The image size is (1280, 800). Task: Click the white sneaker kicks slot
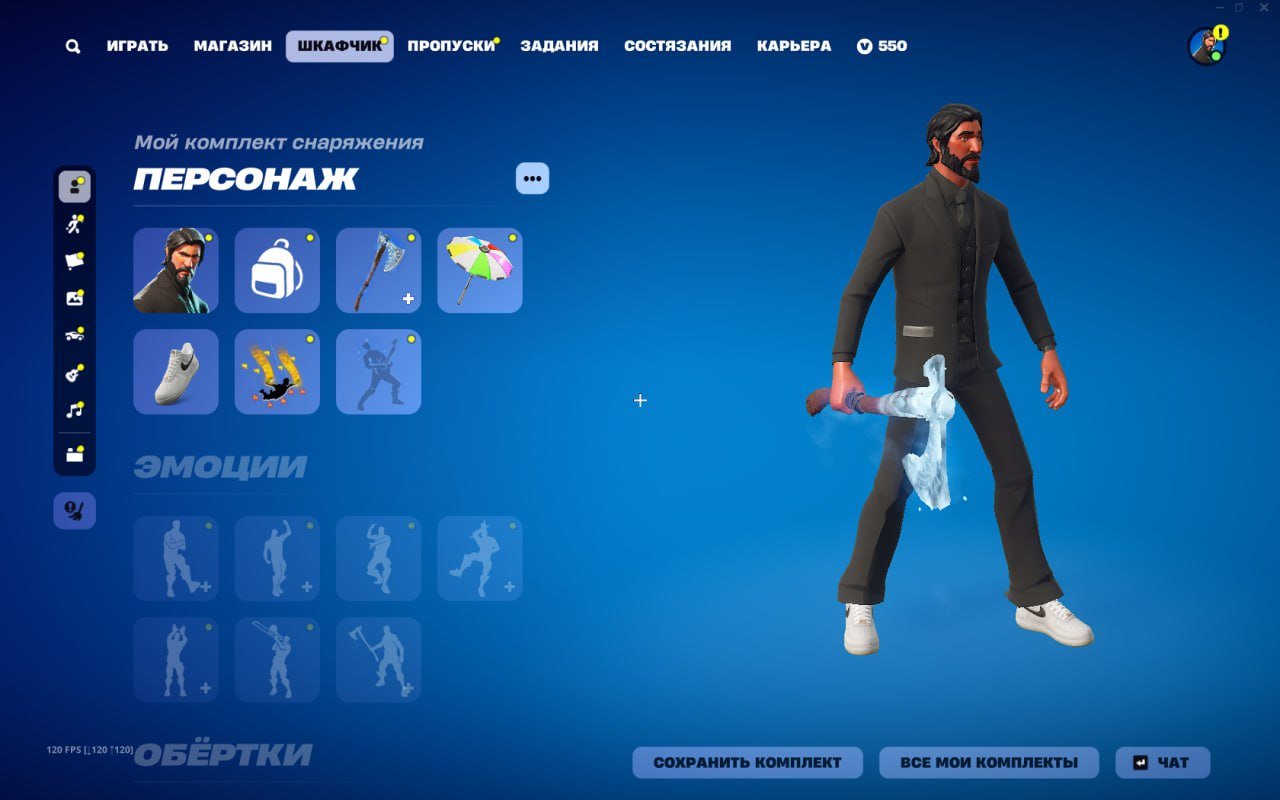175,371
